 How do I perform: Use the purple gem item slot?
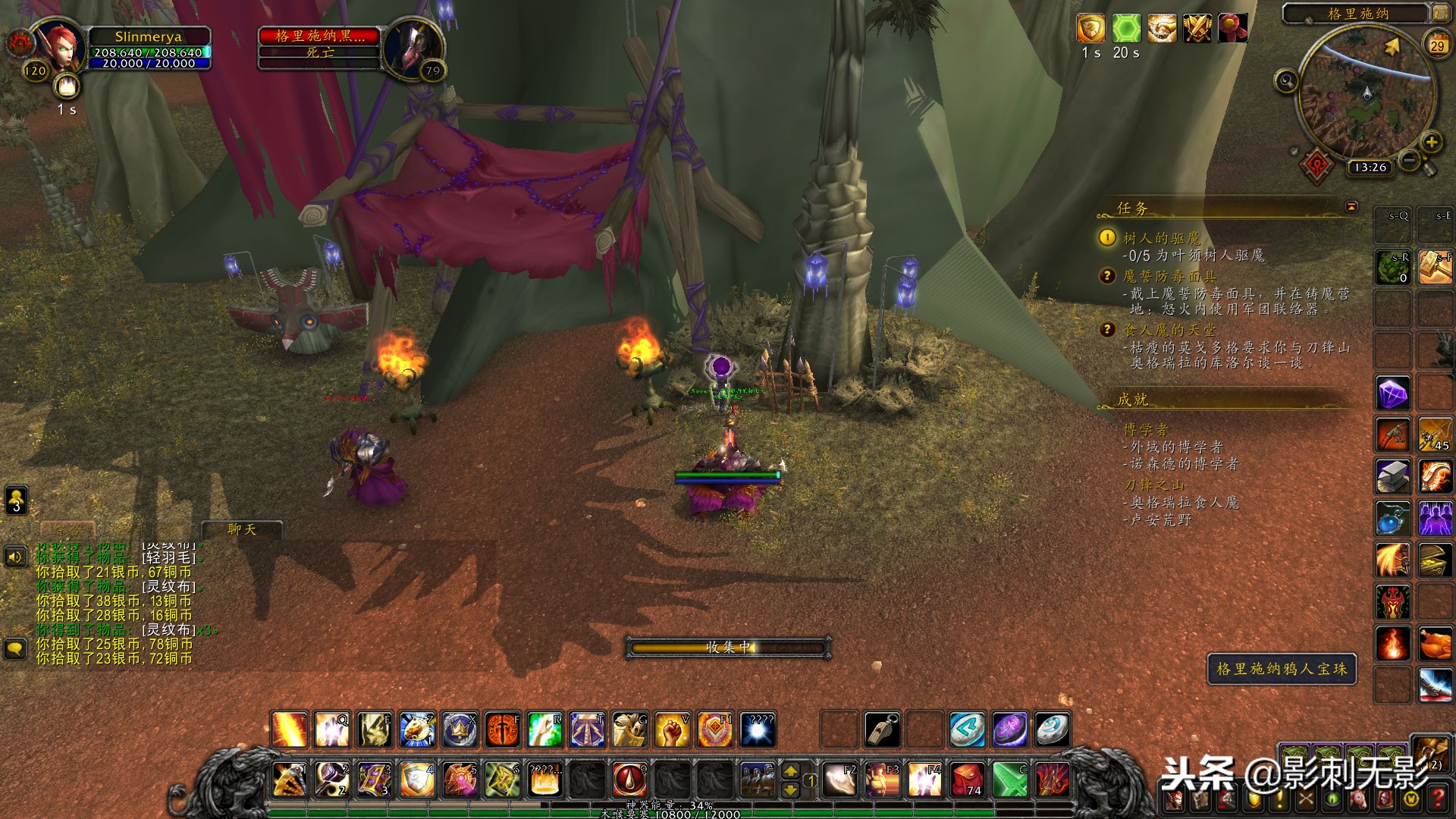point(1393,394)
